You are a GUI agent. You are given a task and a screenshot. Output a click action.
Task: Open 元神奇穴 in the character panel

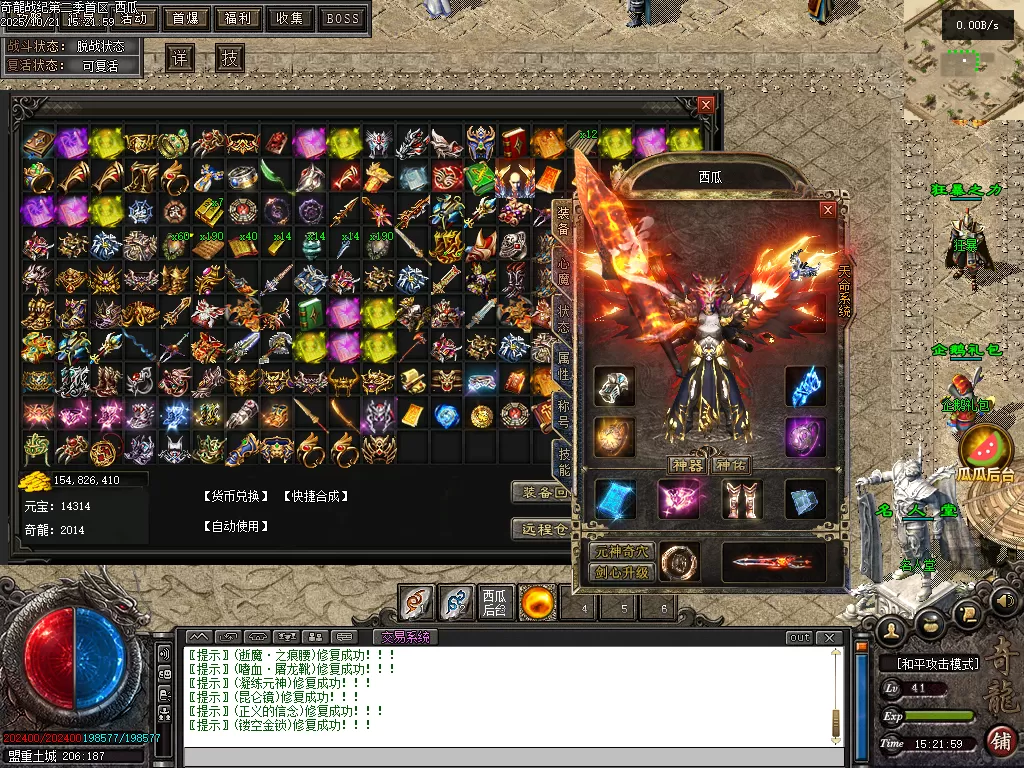coord(622,552)
